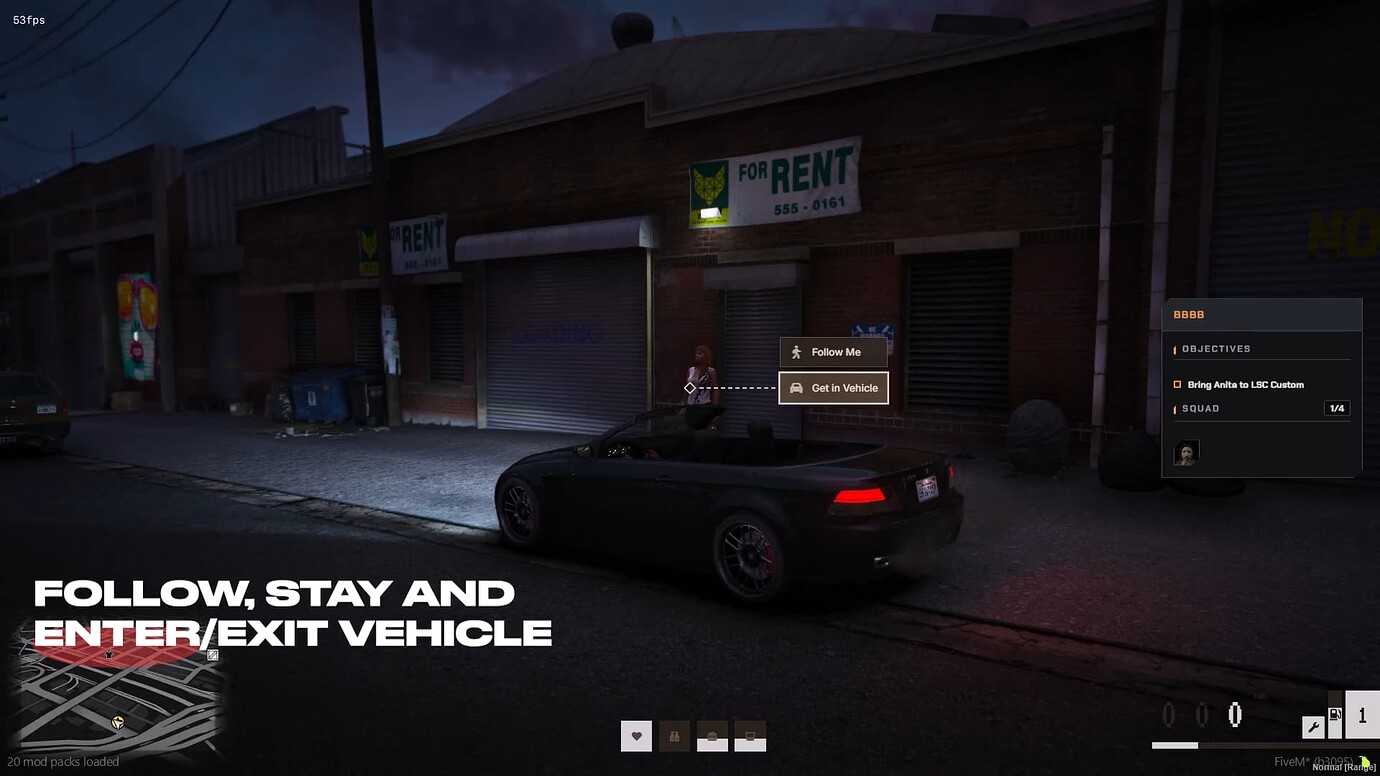
Task: Choose the Follow Me option
Action: [x=833, y=352]
